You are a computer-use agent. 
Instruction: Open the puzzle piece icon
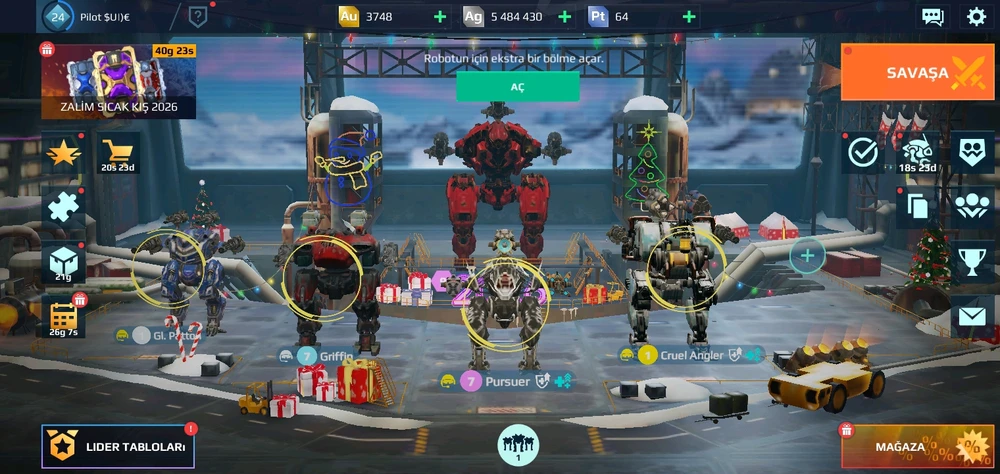[62, 207]
